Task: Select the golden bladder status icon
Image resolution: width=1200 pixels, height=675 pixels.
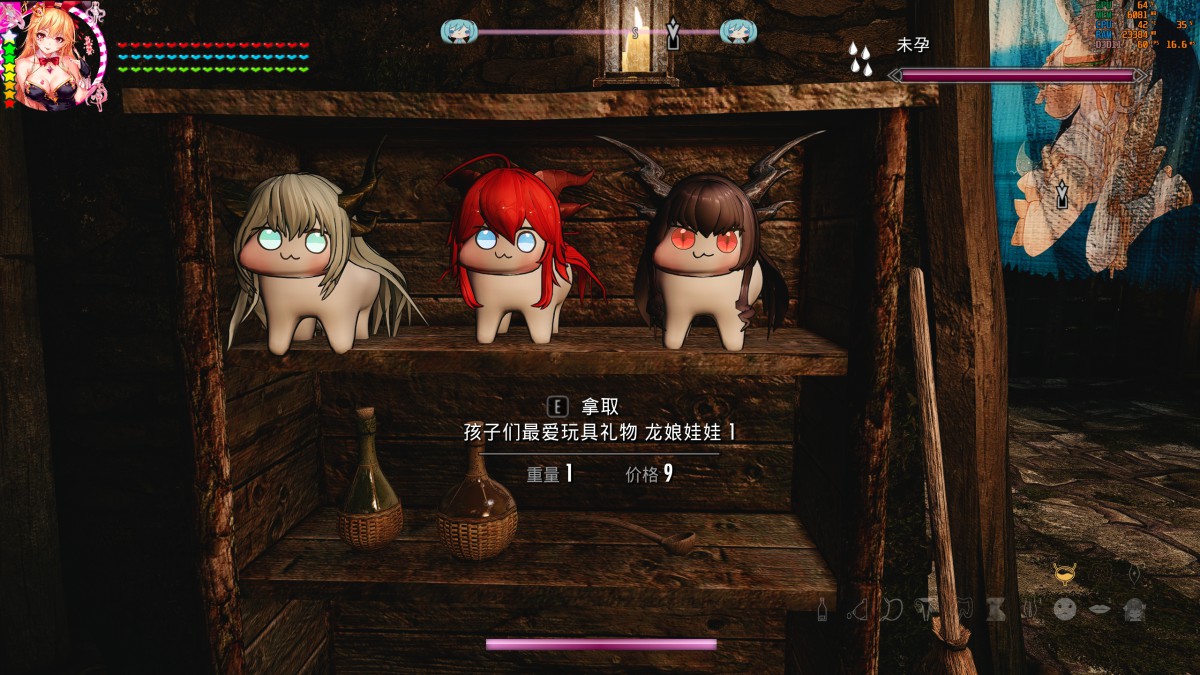Action: tap(1064, 574)
